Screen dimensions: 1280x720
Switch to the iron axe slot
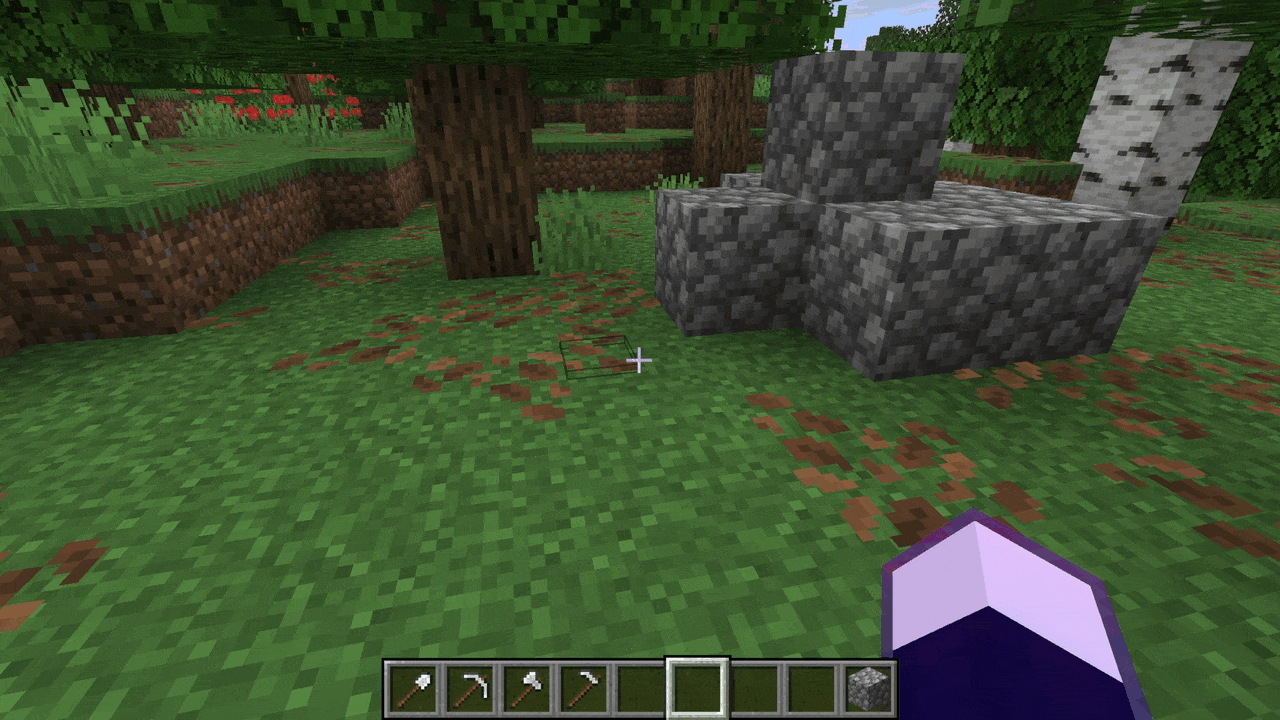526,689
